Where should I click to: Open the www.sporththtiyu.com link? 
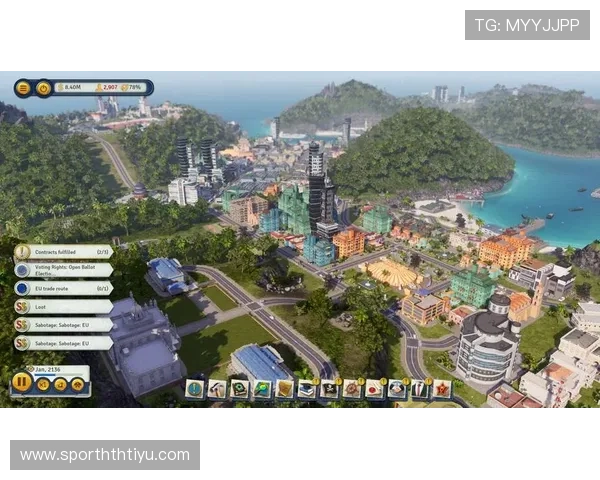104,455
